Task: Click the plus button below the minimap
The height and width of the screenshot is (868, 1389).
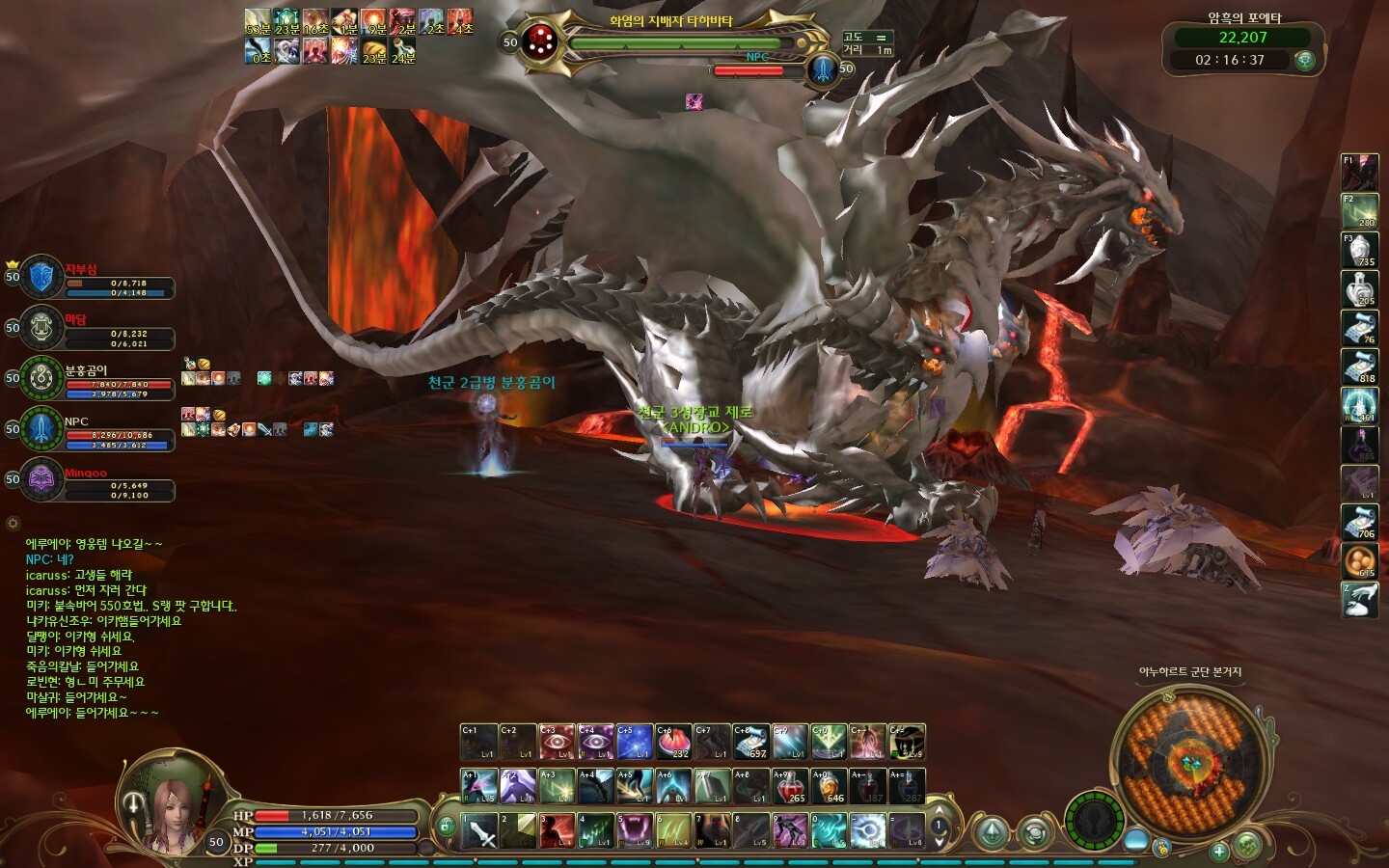Action: 1219,851
